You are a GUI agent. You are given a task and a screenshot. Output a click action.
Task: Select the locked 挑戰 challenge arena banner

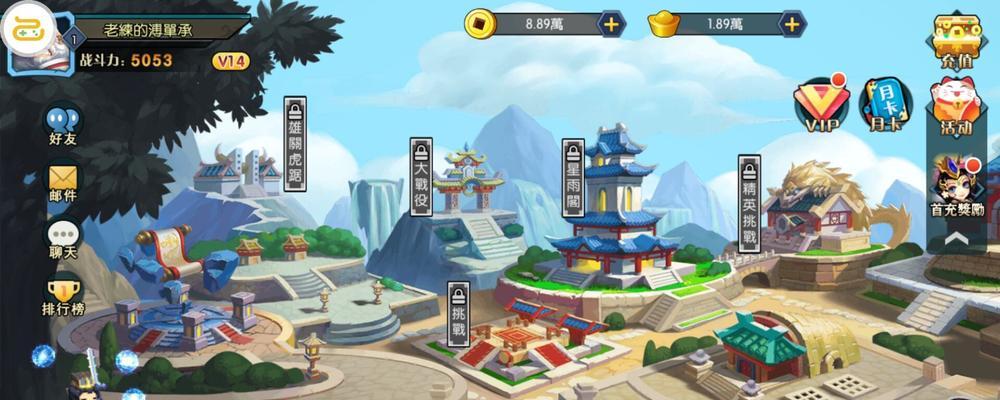(x=458, y=313)
